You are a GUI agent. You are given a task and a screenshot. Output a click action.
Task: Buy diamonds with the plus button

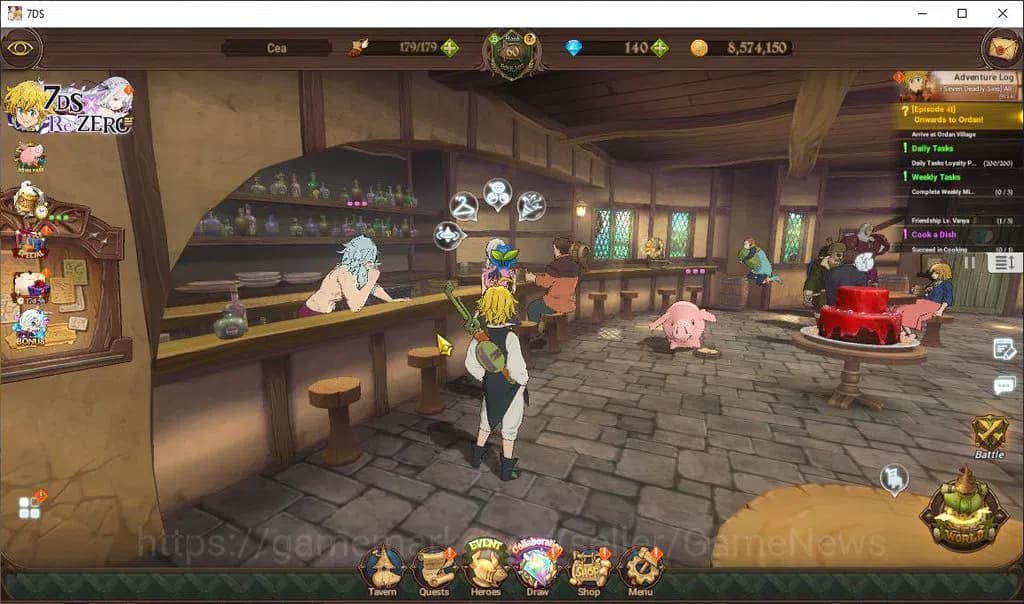(x=659, y=47)
